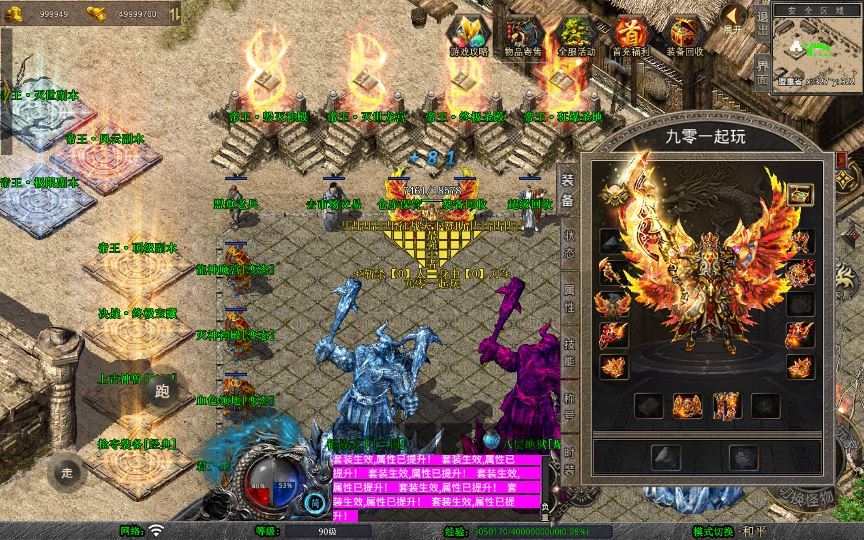Click the treasure chest icon in equipment panel
Image resolution: width=864 pixels, height=540 pixels.
pyautogui.click(x=800, y=194)
